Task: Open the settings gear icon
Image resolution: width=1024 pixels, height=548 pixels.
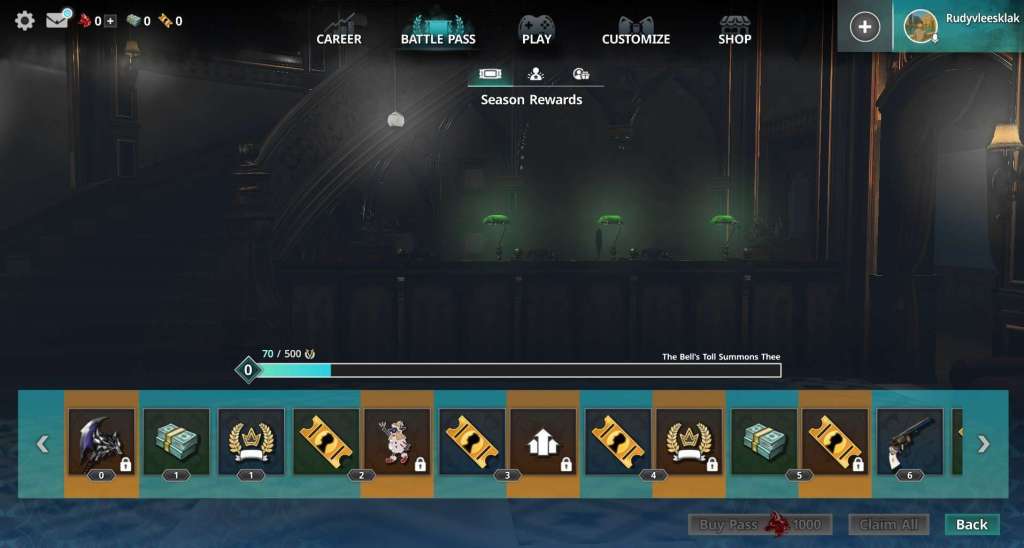Action: point(24,20)
